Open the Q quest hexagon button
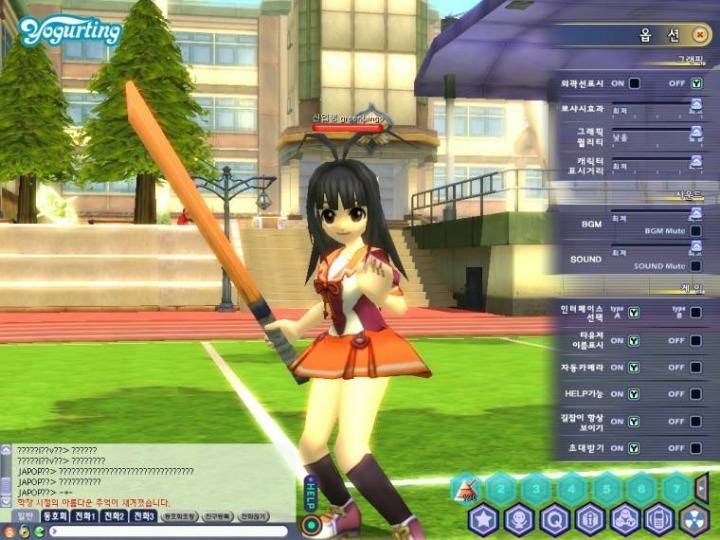720x540 pixels. [x=554, y=520]
